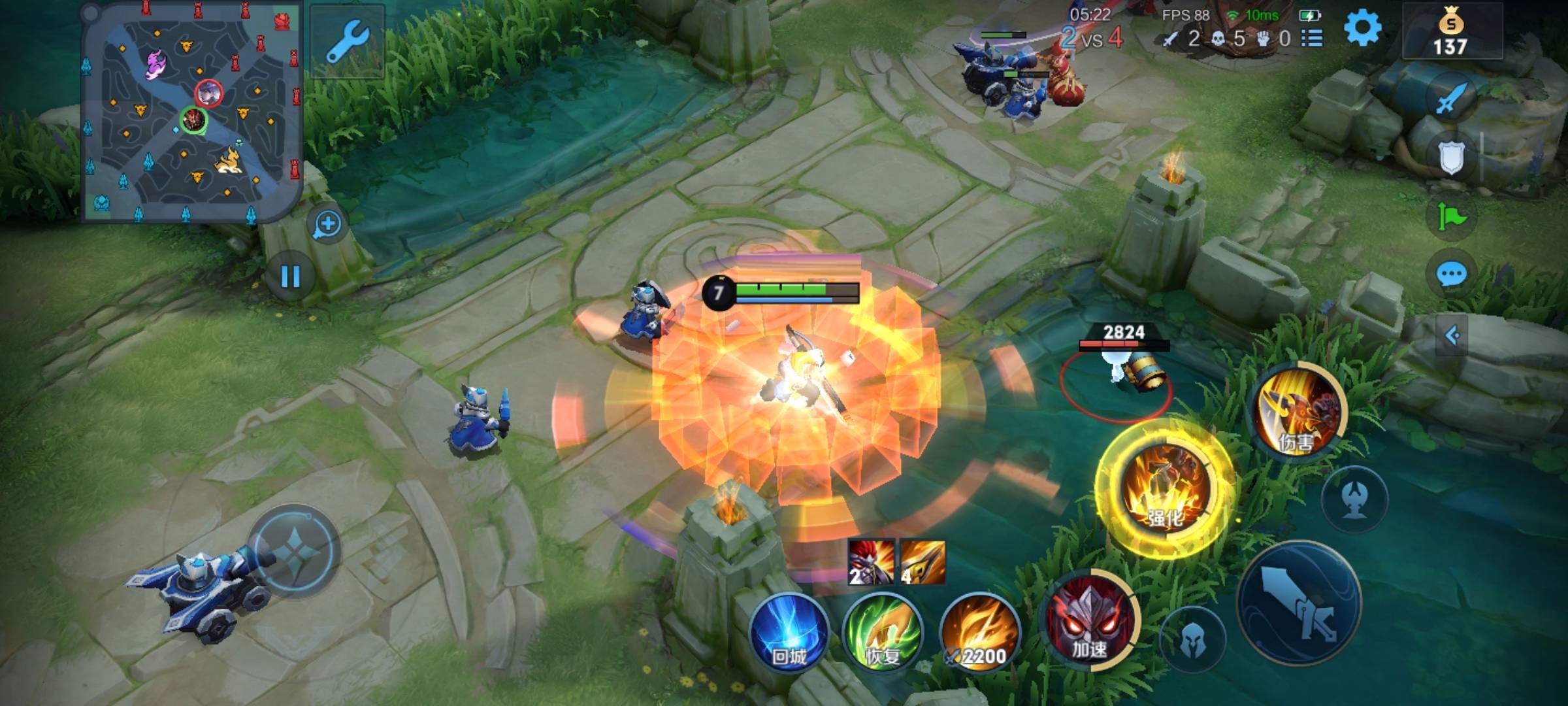This screenshot has width=1568, height=706.
Task: Open the minimap
Action: pos(191,111)
